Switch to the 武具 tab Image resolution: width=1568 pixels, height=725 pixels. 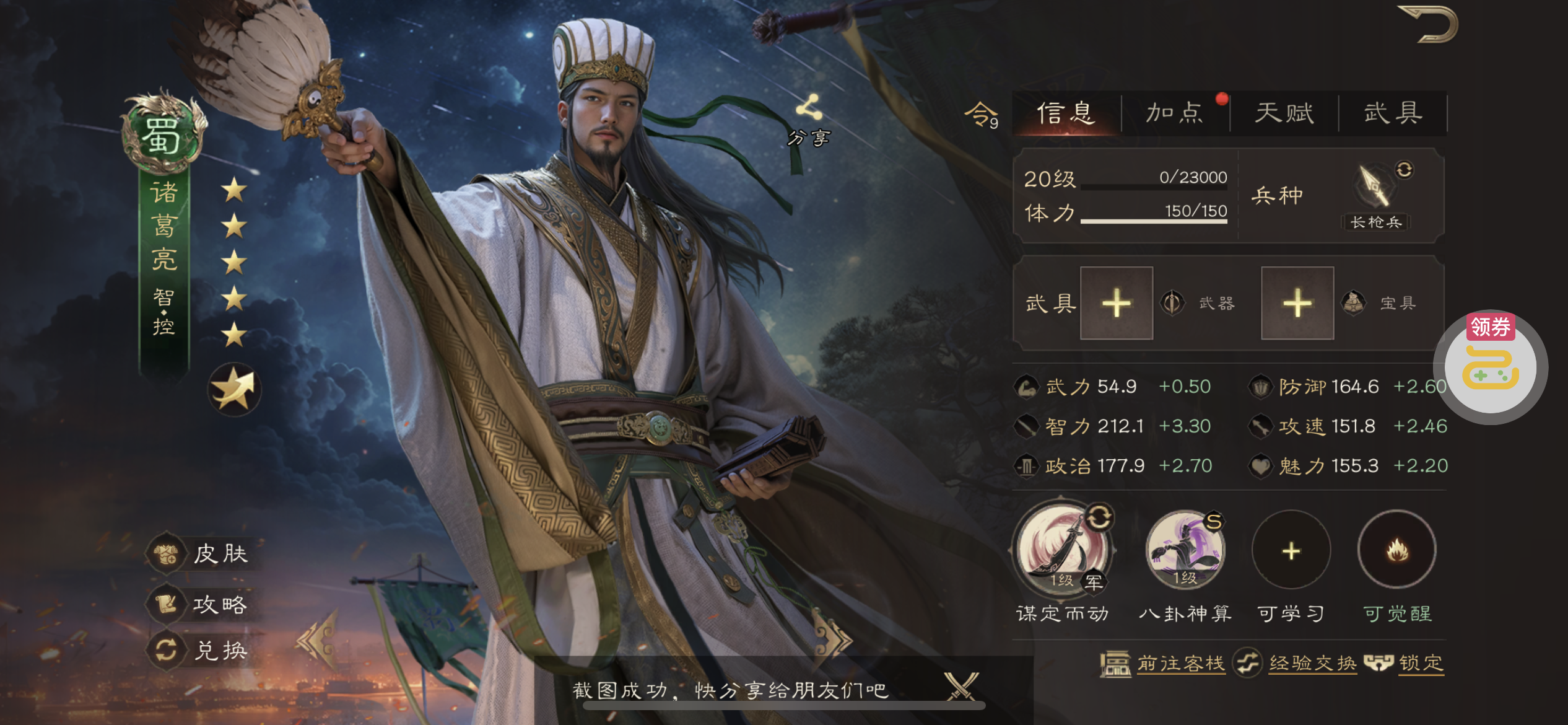coord(1393,113)
